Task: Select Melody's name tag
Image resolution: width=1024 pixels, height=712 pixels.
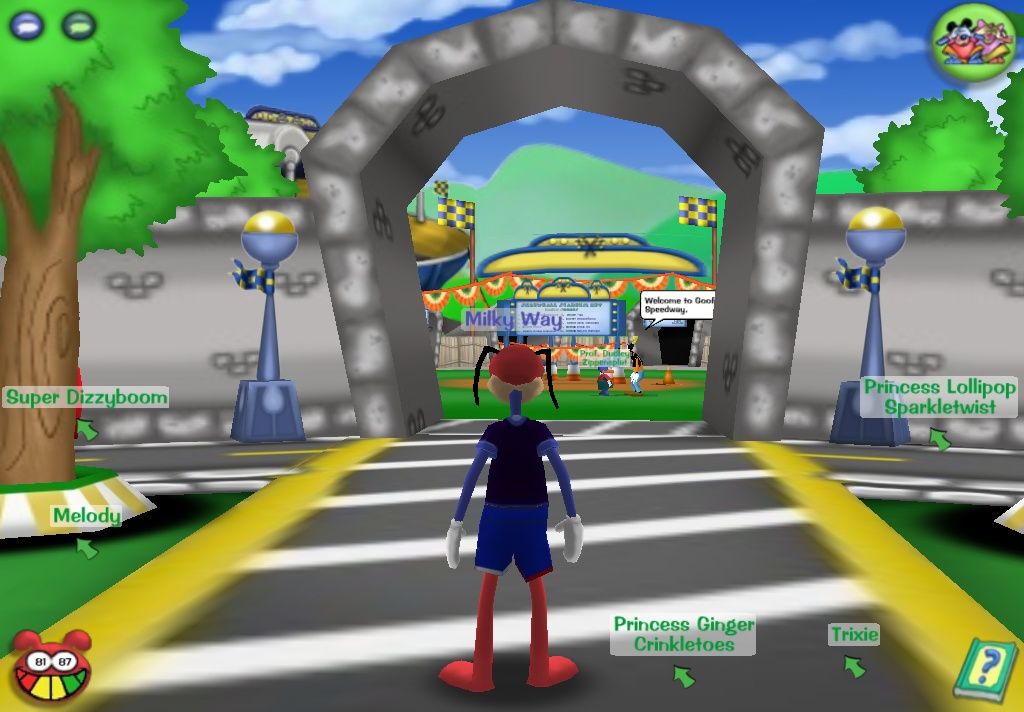Action: click(x=87, y=516)
